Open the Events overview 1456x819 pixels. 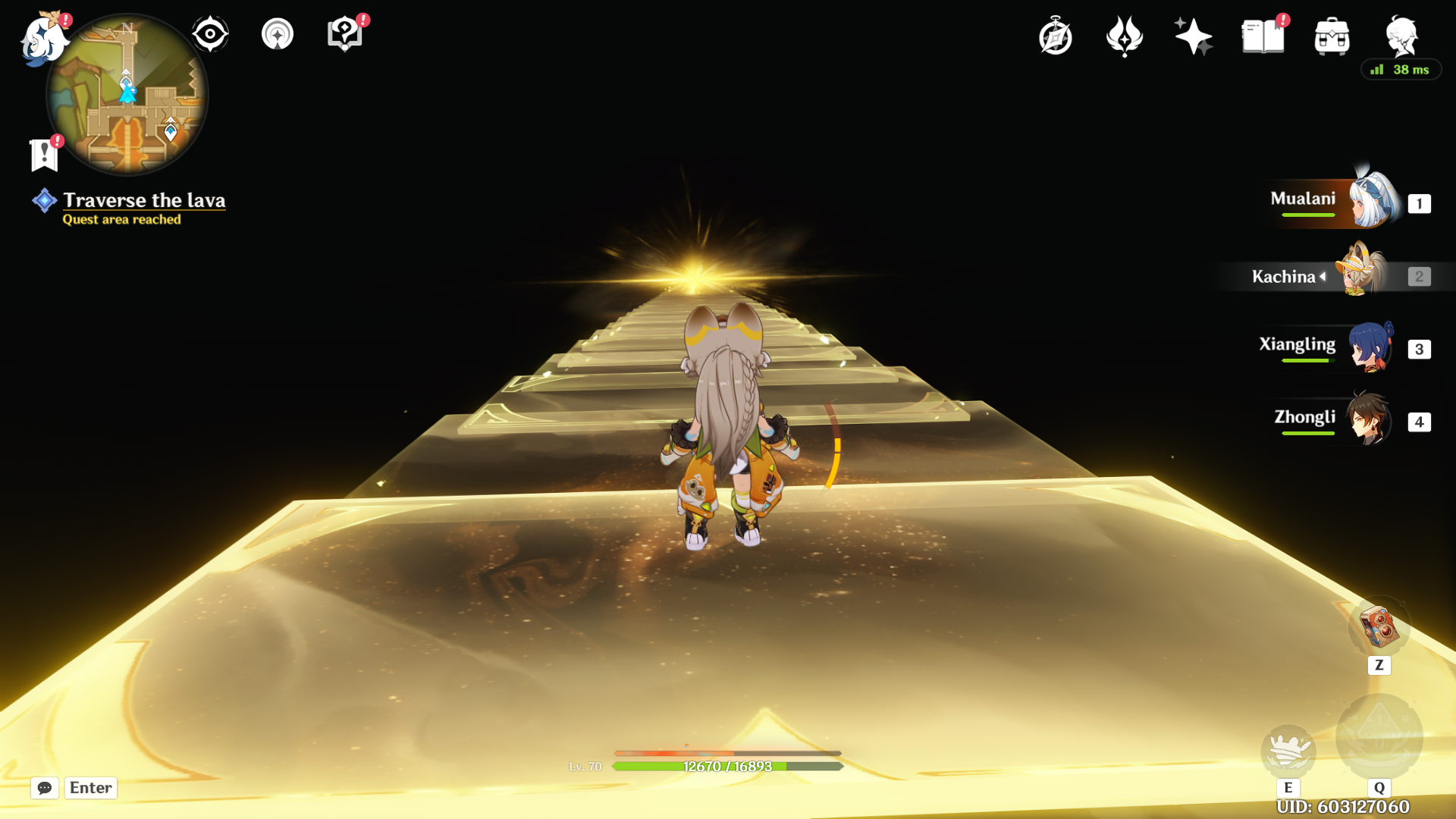click(1056, 35)
